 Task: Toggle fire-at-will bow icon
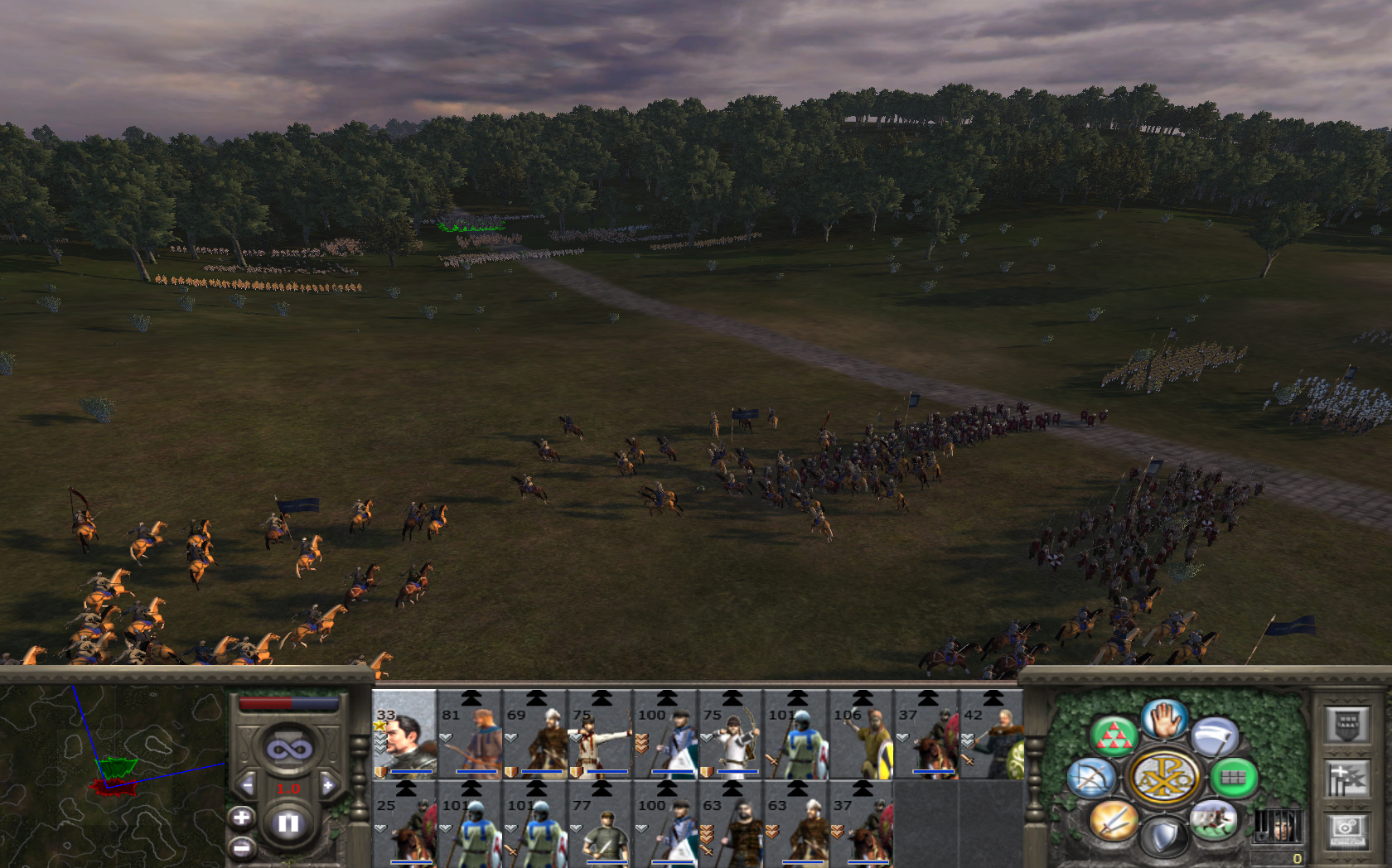click(x=1091, y=779)
